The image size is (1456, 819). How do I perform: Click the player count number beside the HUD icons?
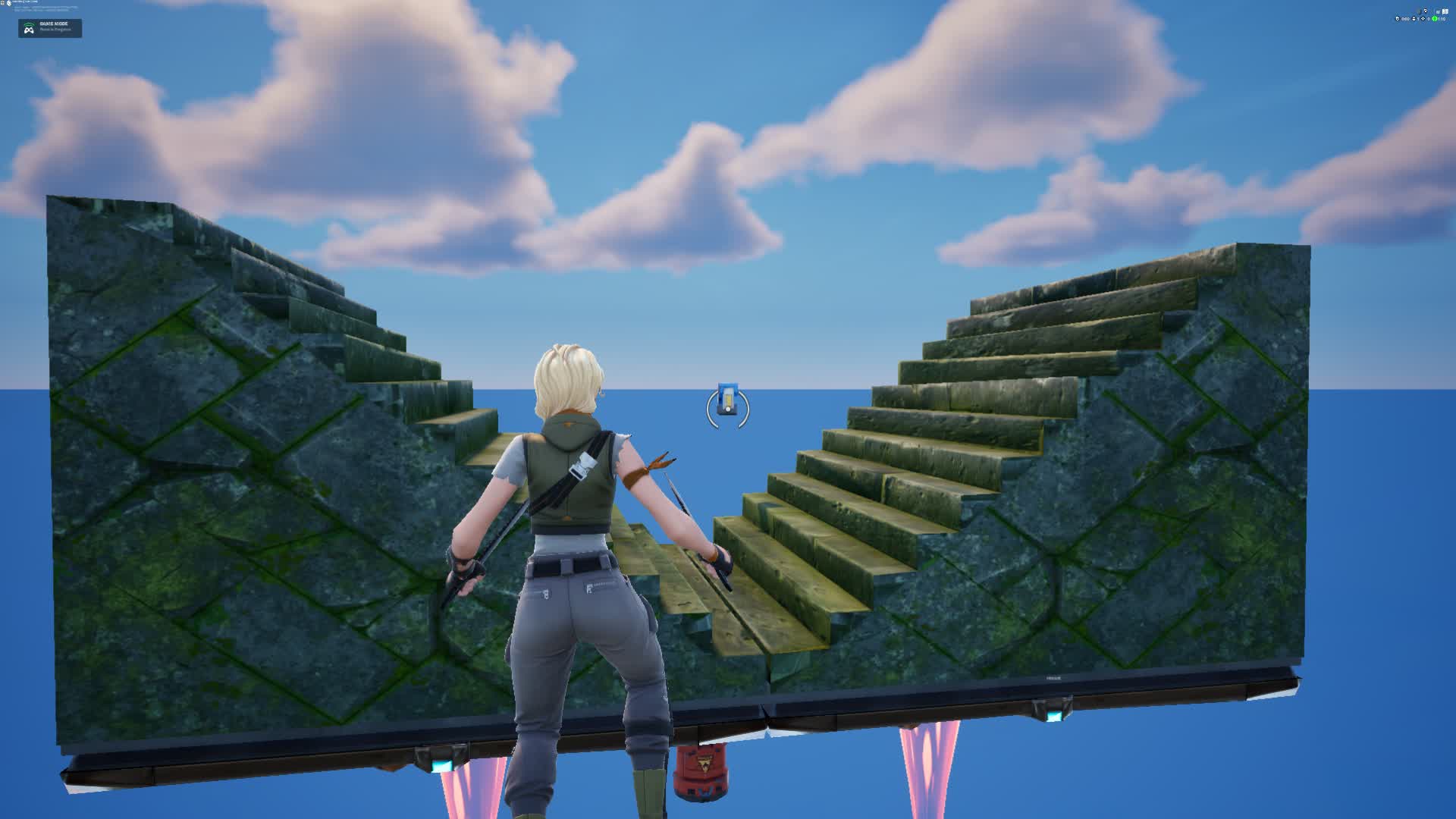pyautogui.click(x=1418, y=19)
